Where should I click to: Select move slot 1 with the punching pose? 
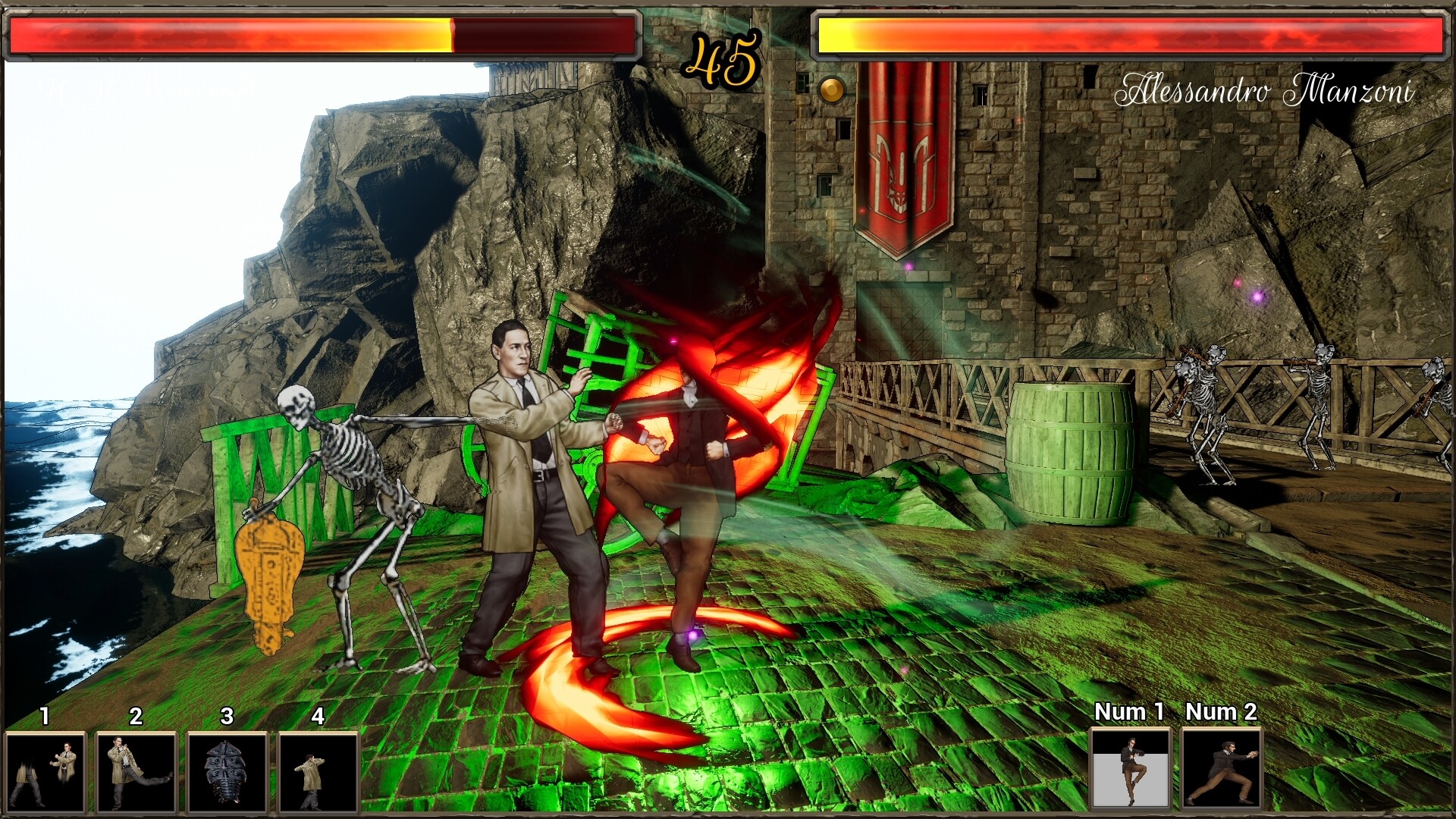48,770
